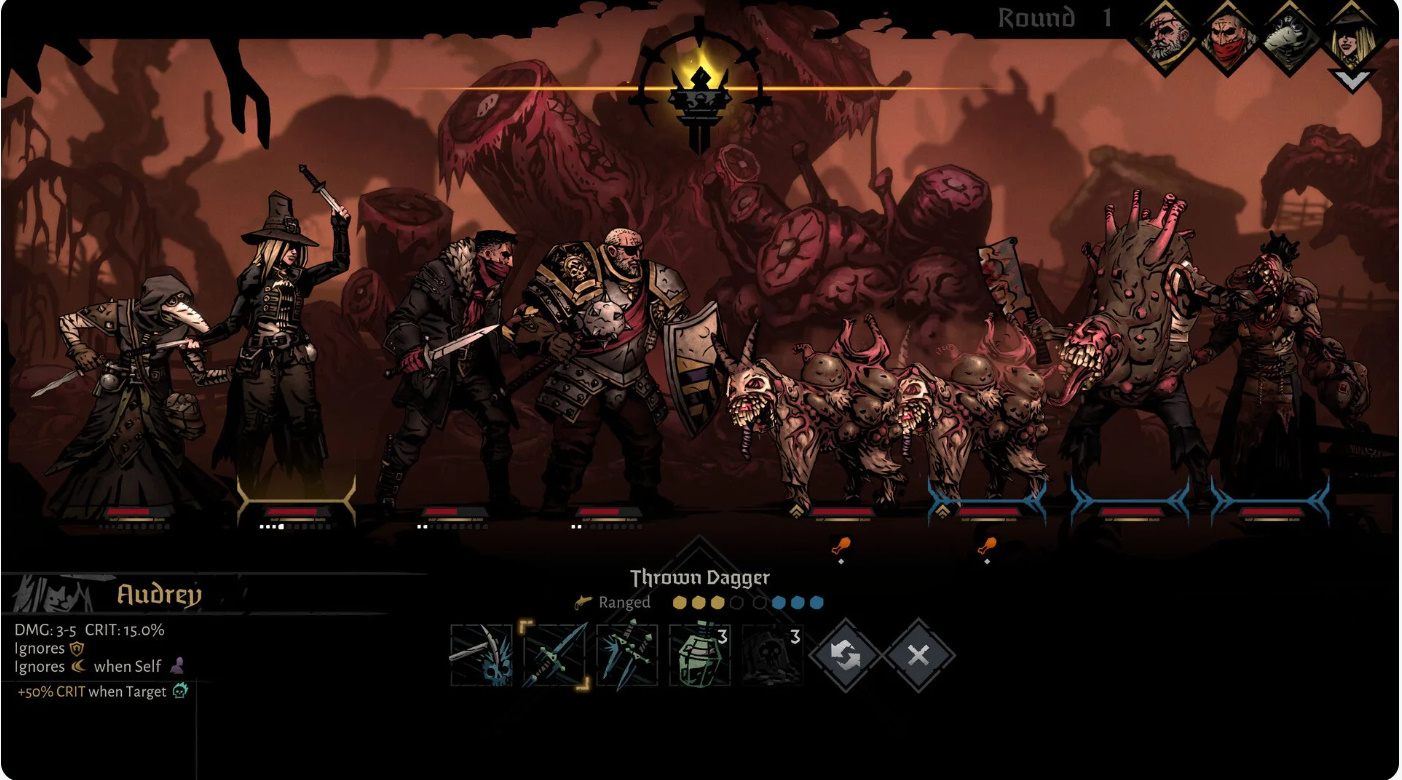
Task: Select the Pick to the Face skill
Action: [x=481, y=655]
